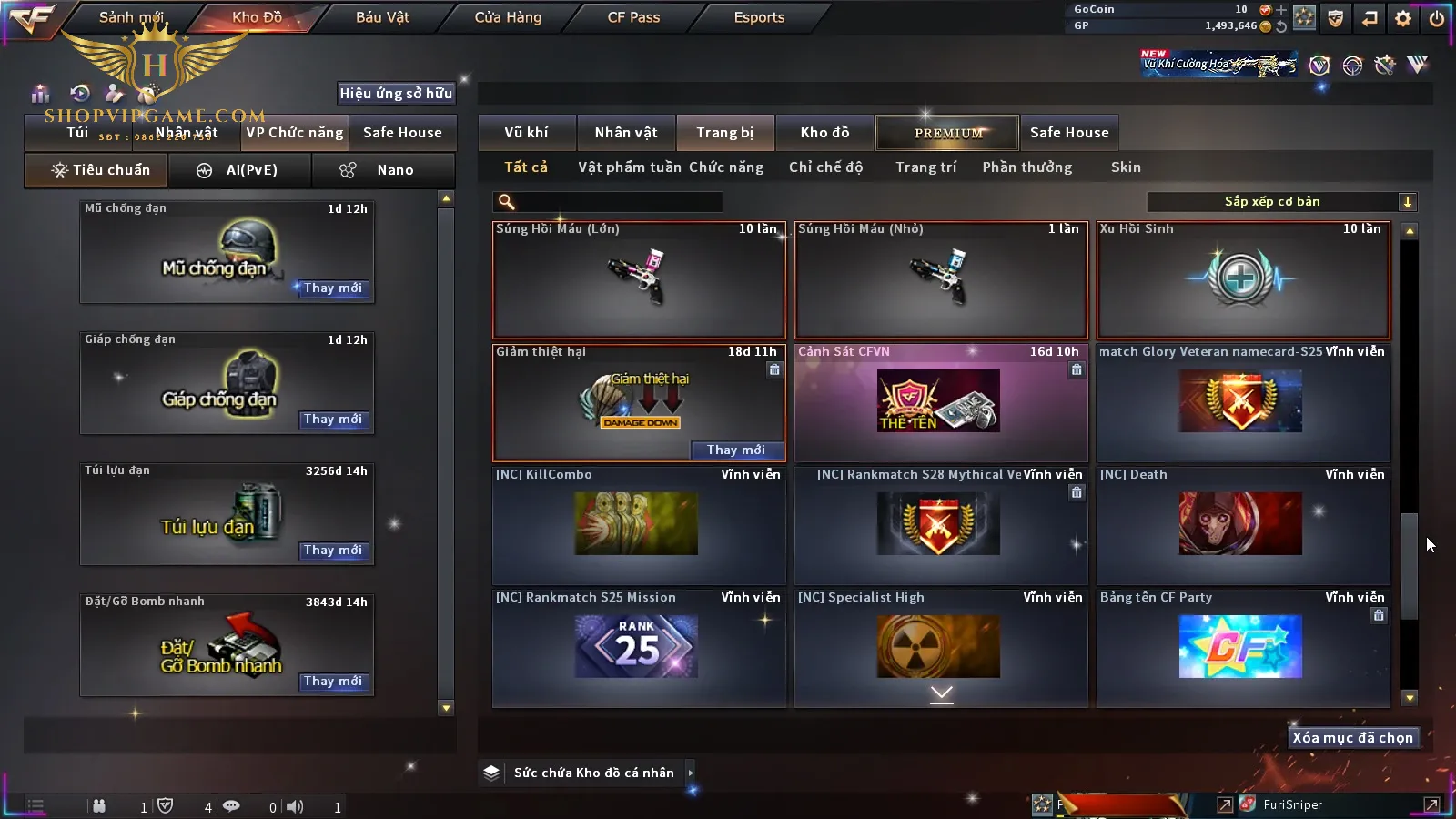Switch to the Vũ khí storage tab
Screen dimensions: 1456x819
click(x=526, y=133)
